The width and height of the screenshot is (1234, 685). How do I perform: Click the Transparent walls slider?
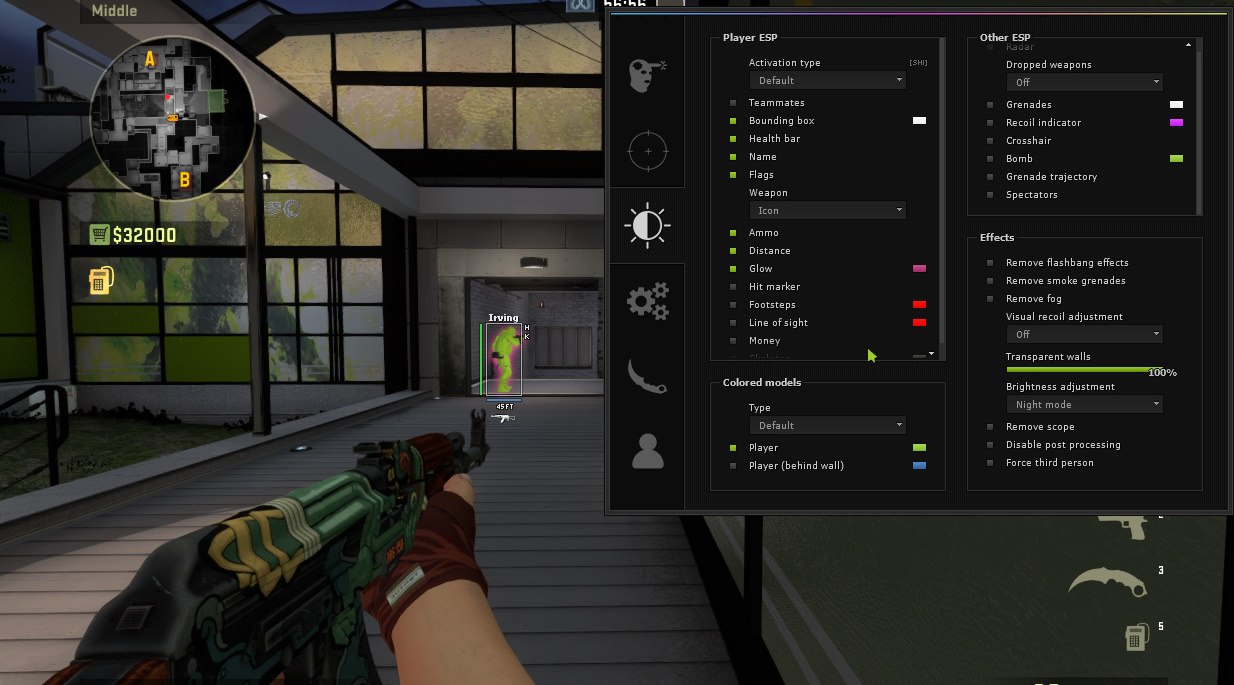click(x=1084, y=369)
